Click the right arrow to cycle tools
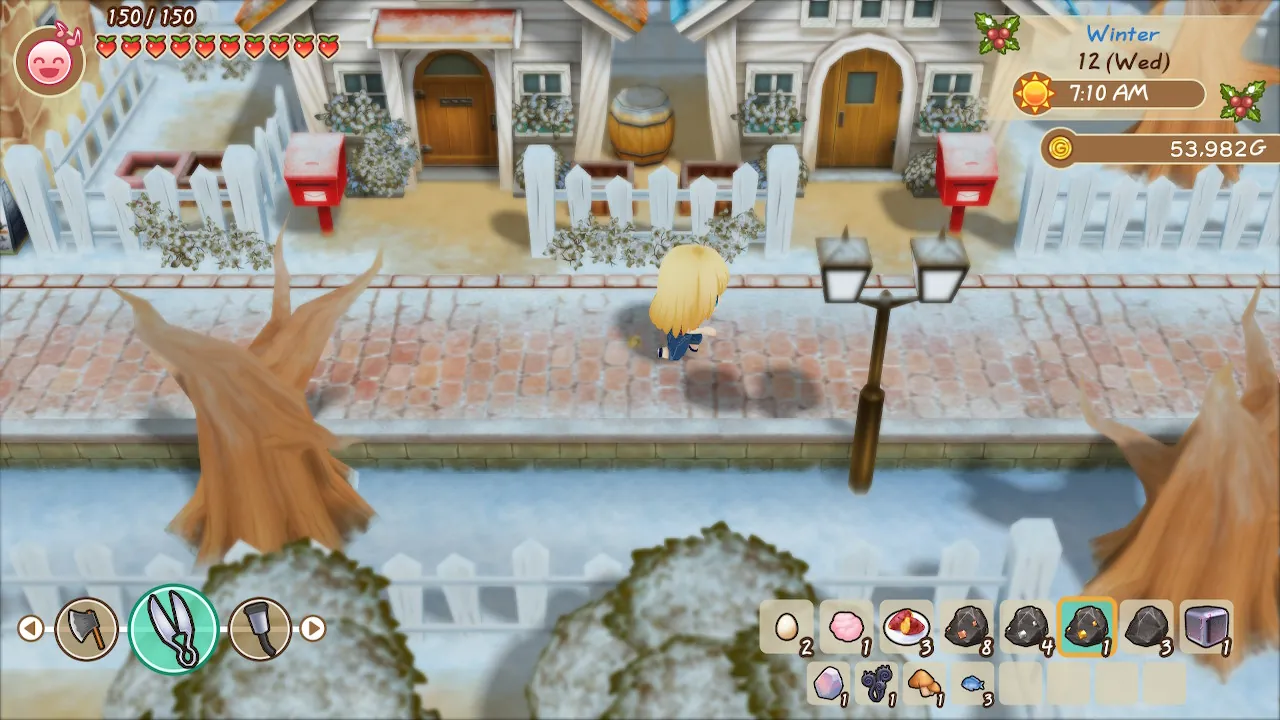Image resolution: width=1280 pixels, height=720 pixels. coord(316,628)
